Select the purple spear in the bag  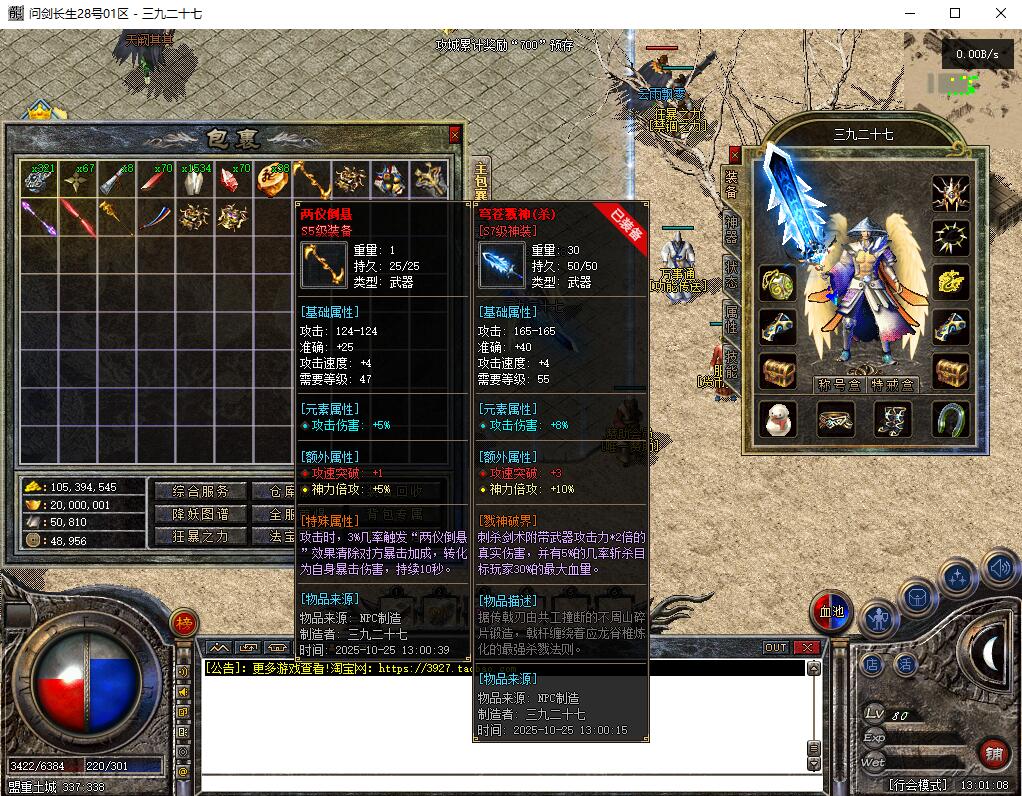(x=38, y=217)
